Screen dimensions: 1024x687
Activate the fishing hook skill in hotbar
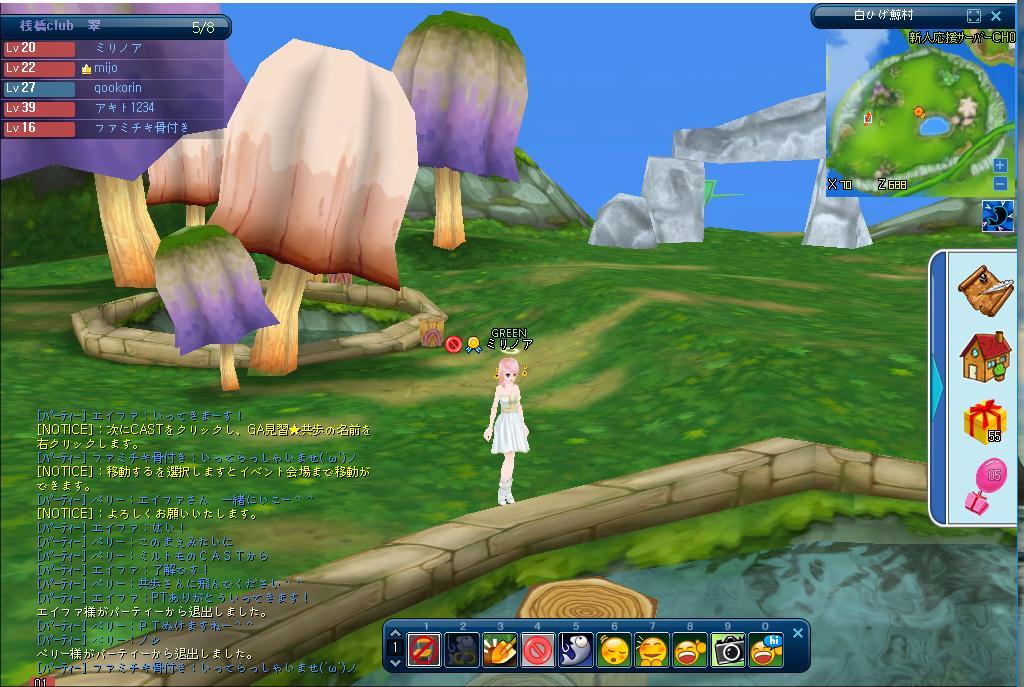coord(575,651)
